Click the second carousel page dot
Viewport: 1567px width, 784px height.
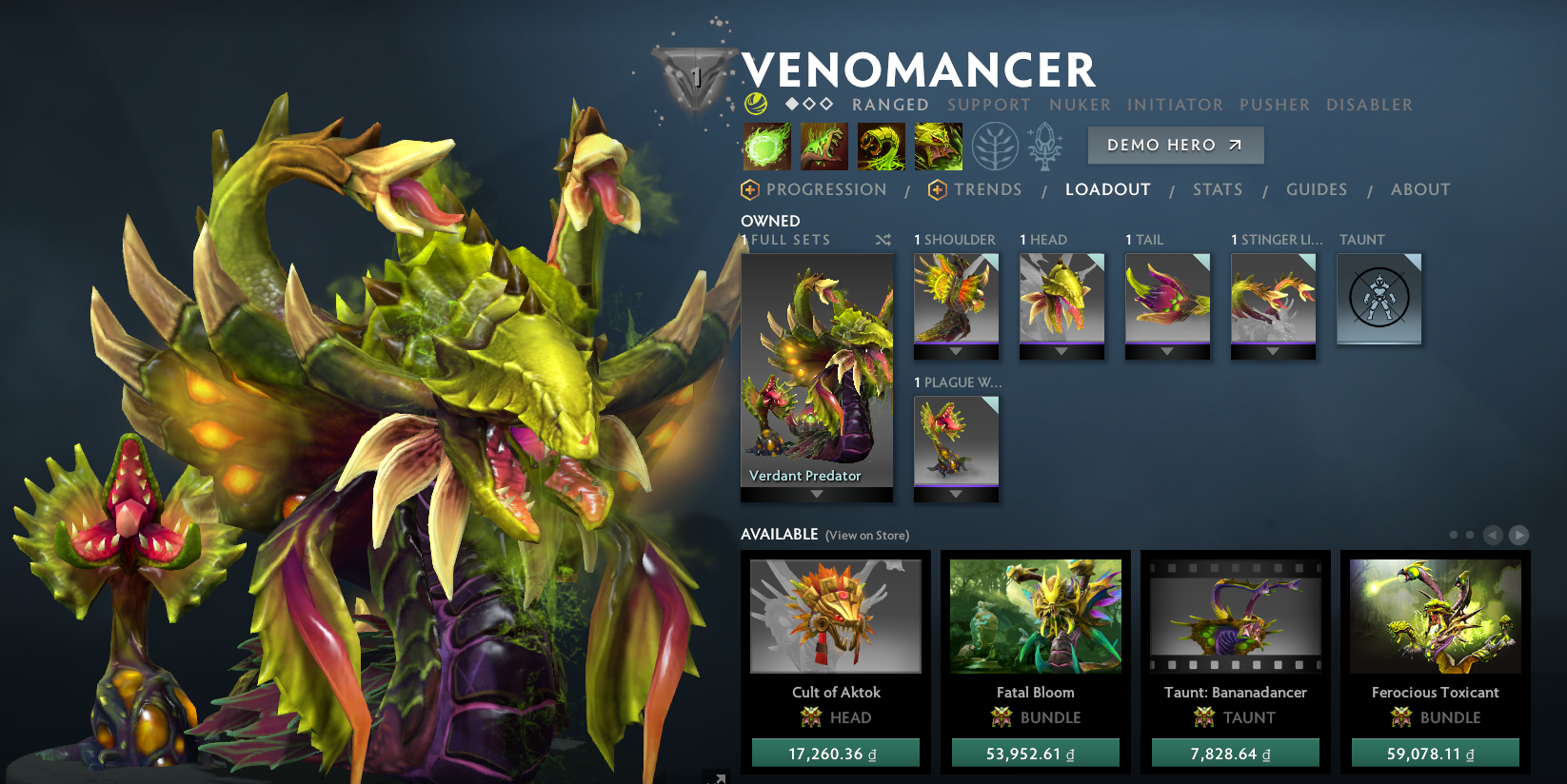(x=1471, y=535)
